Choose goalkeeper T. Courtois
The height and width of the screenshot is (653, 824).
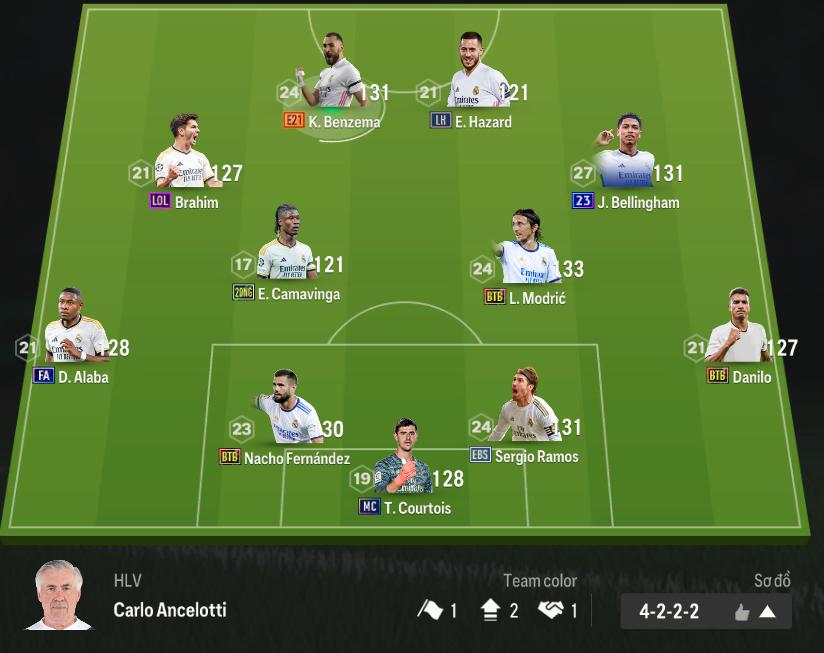404,462
